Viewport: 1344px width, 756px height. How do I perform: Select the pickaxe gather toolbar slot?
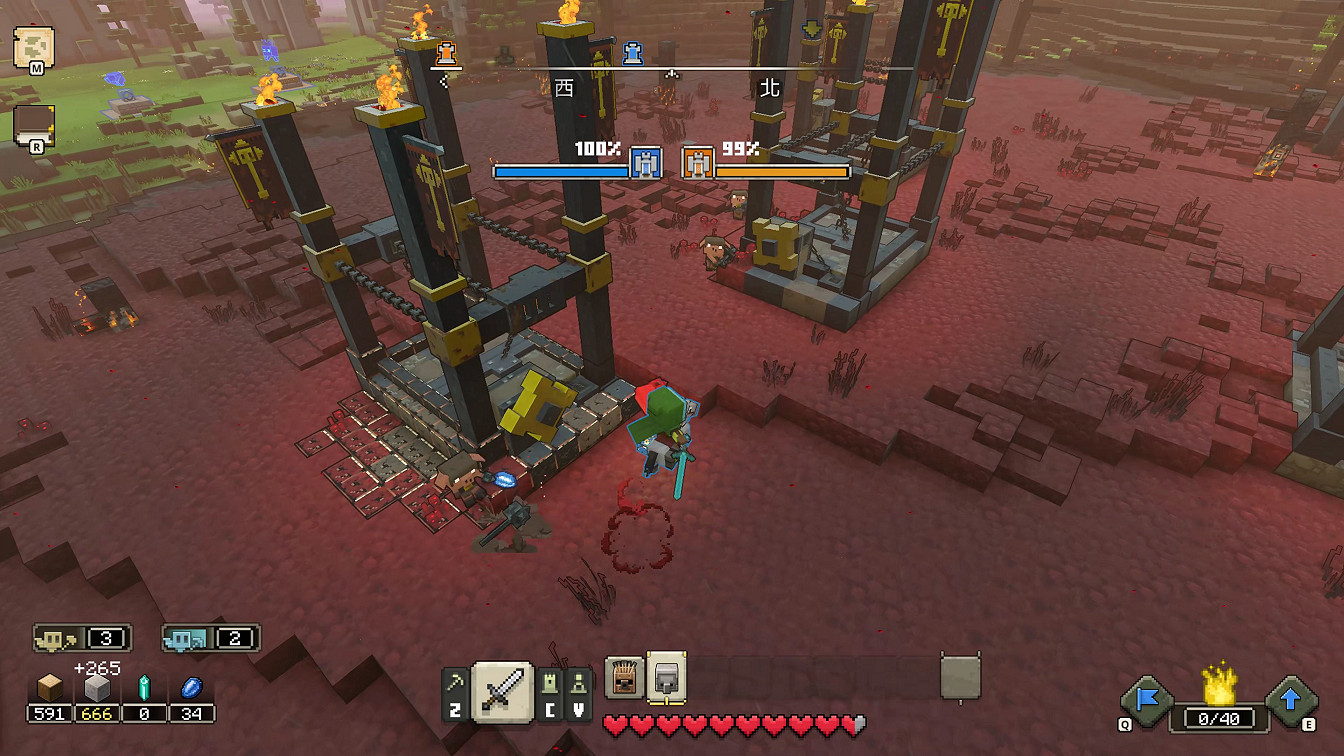(x=454, y=692)
